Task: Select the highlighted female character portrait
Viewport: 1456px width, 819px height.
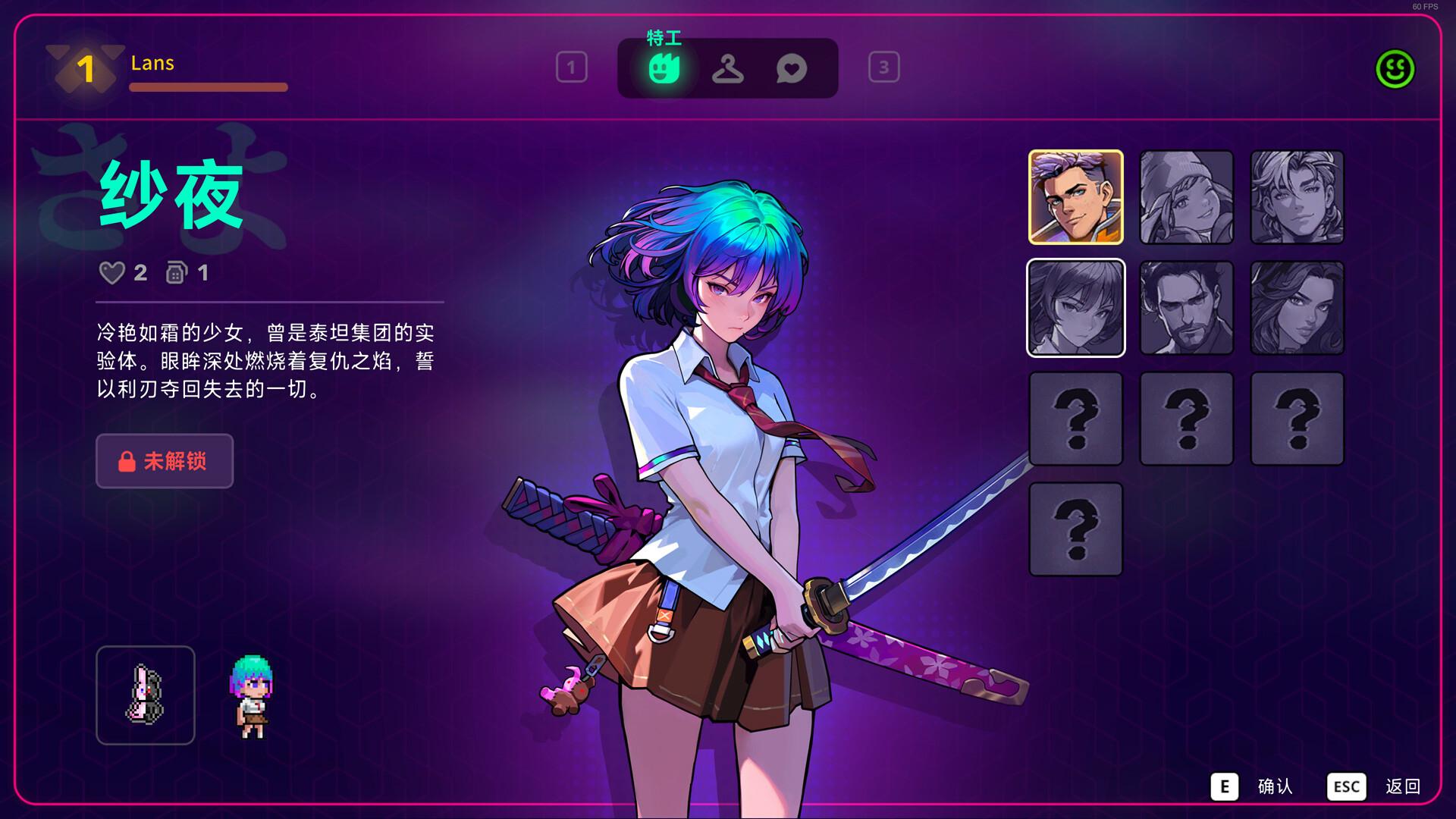Action: pos(1076,308)
